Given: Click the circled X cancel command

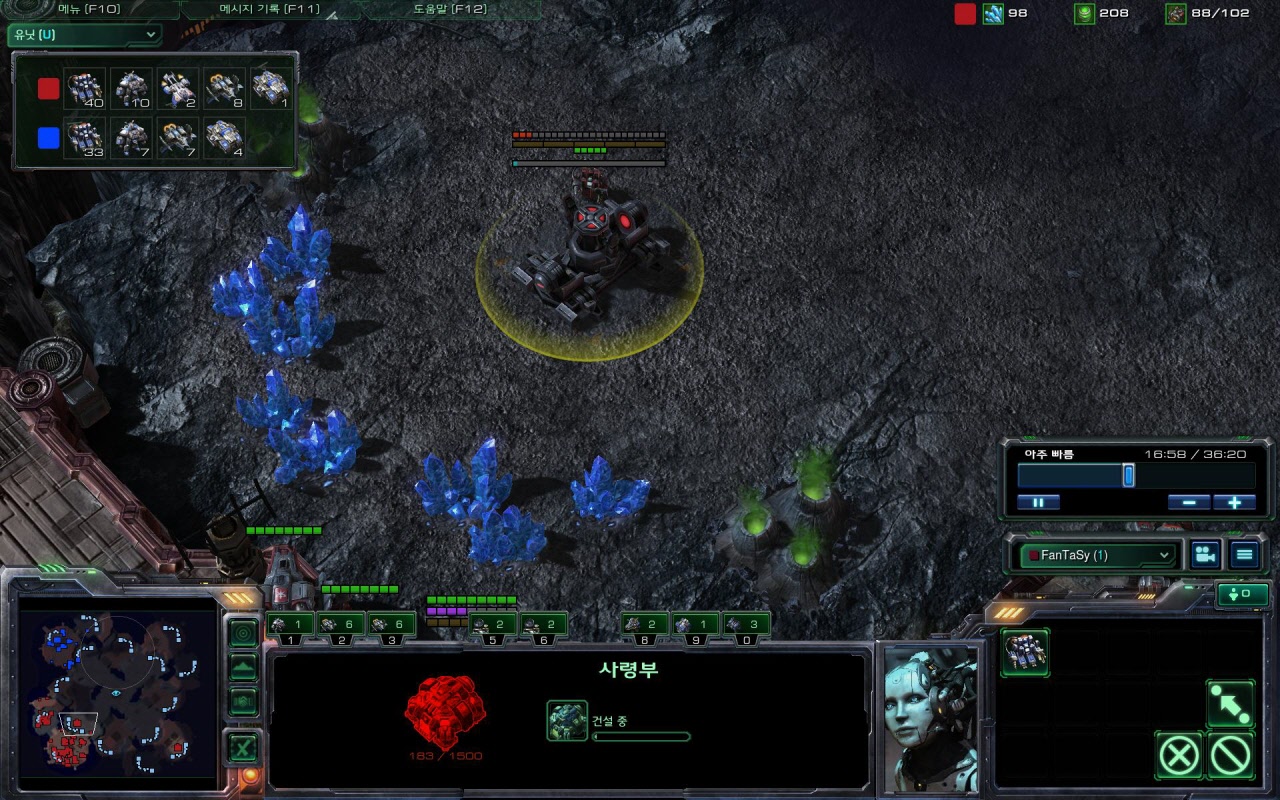Looking at the screenshot, I should click(x=1179, y=755).
